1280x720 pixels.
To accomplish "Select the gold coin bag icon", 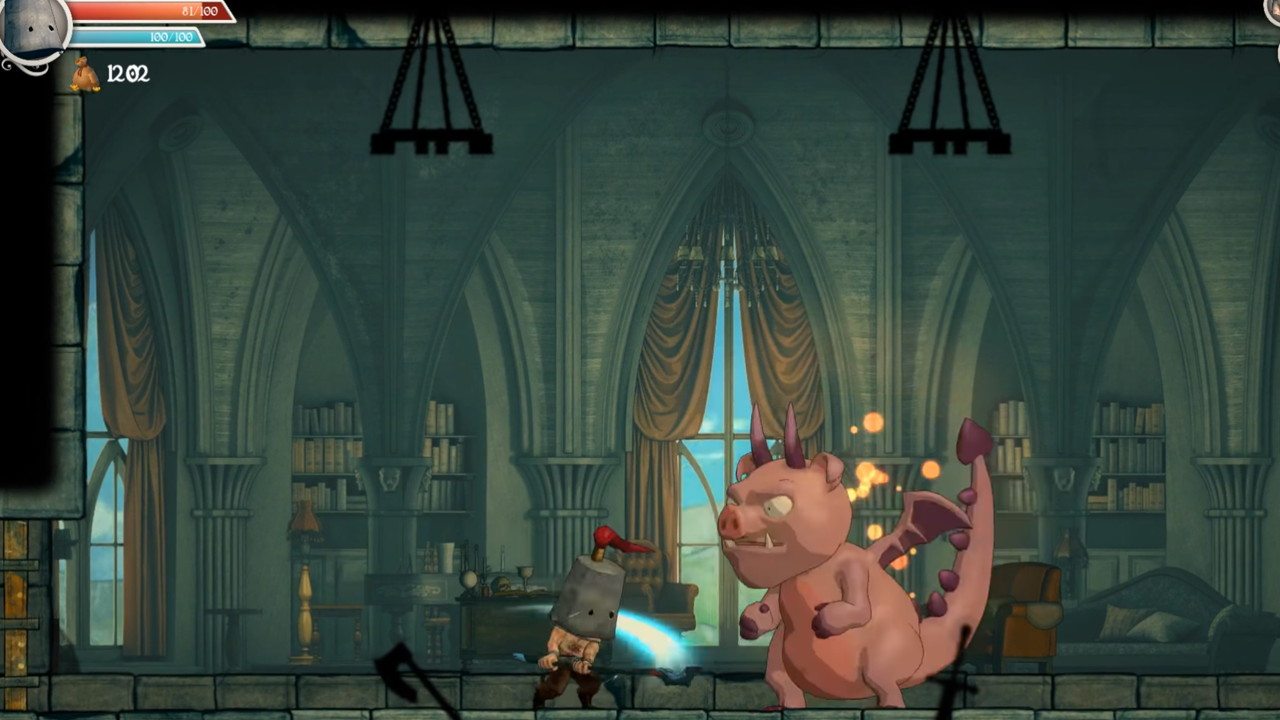I will [x=85, y=74].
